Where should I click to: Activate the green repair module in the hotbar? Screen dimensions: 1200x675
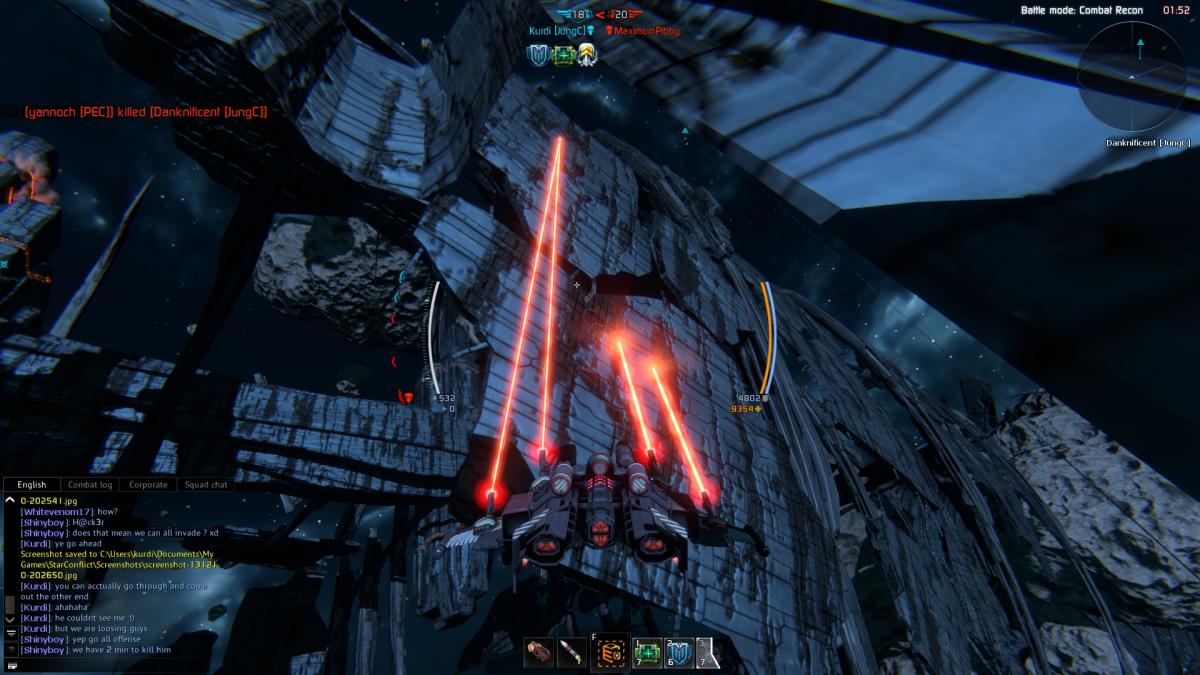pos(647,652)
